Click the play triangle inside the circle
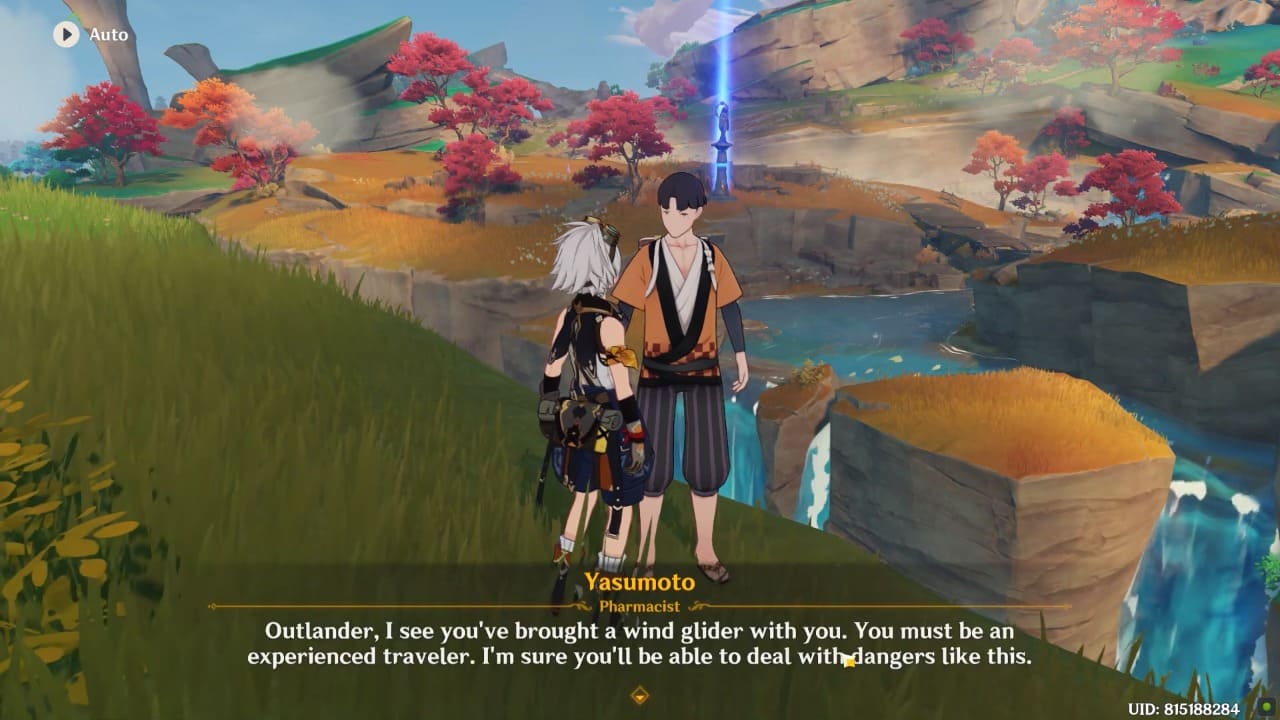Image resolution: width=1280 pixels, height=720 pixels. pos(65,34)
